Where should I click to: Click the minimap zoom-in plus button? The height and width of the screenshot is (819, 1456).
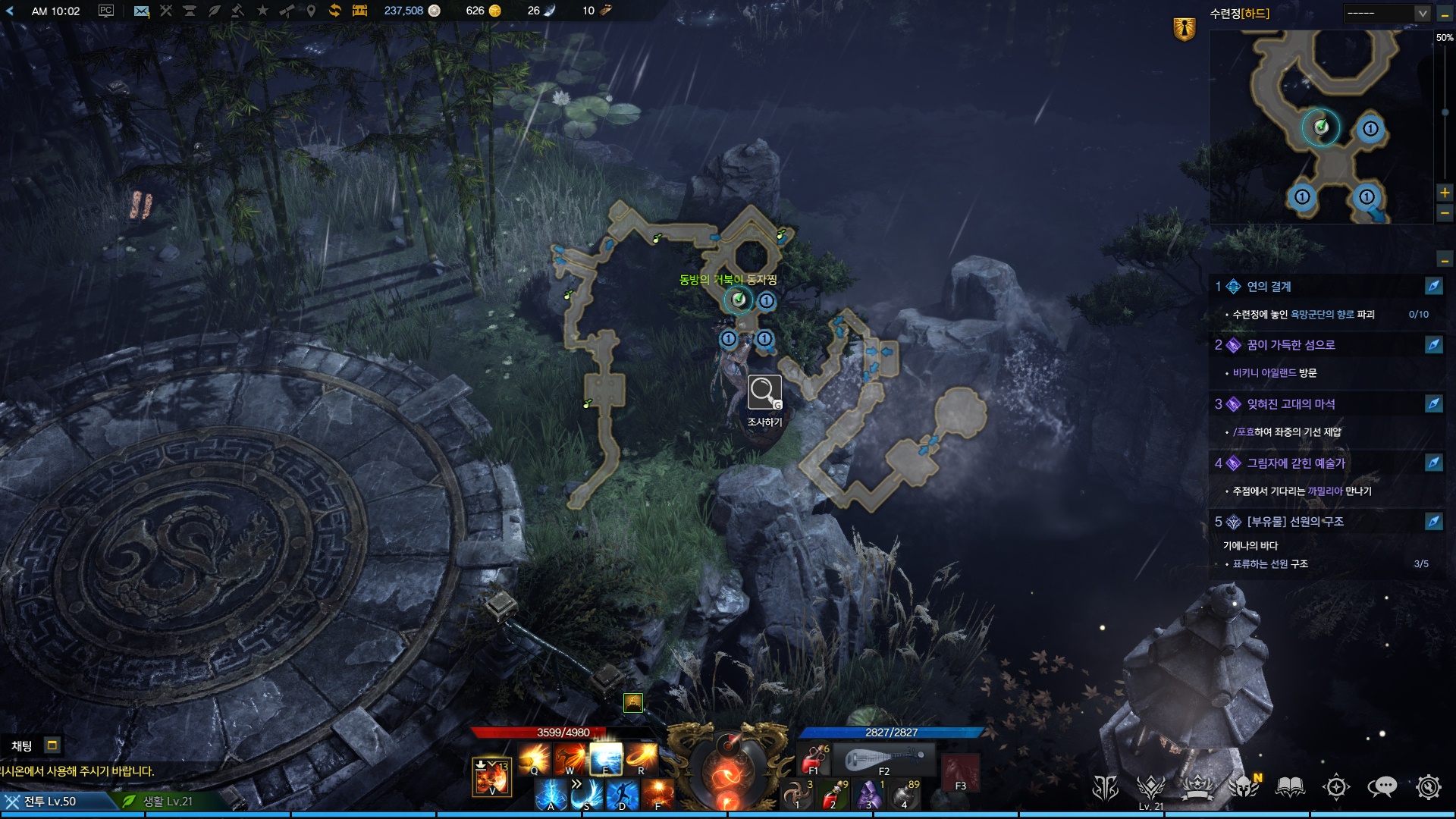pos(1445,193)
